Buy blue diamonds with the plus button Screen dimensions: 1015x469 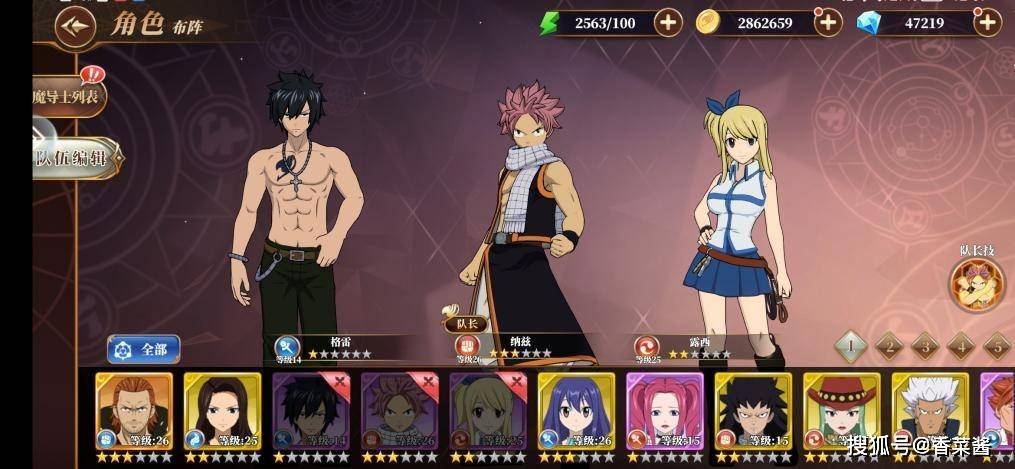[x=987, y=22]
